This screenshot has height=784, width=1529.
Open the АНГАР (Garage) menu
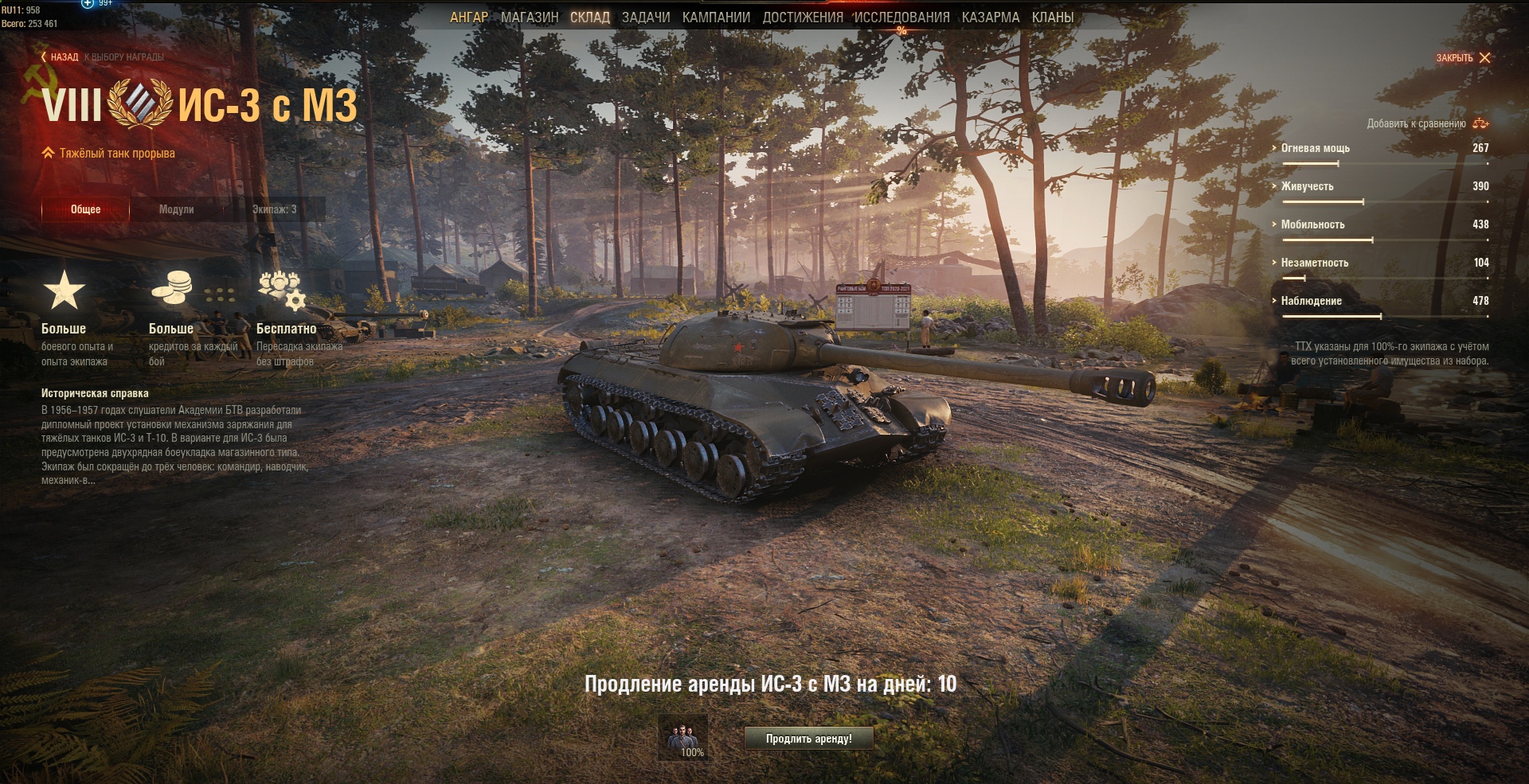point(468,18)
